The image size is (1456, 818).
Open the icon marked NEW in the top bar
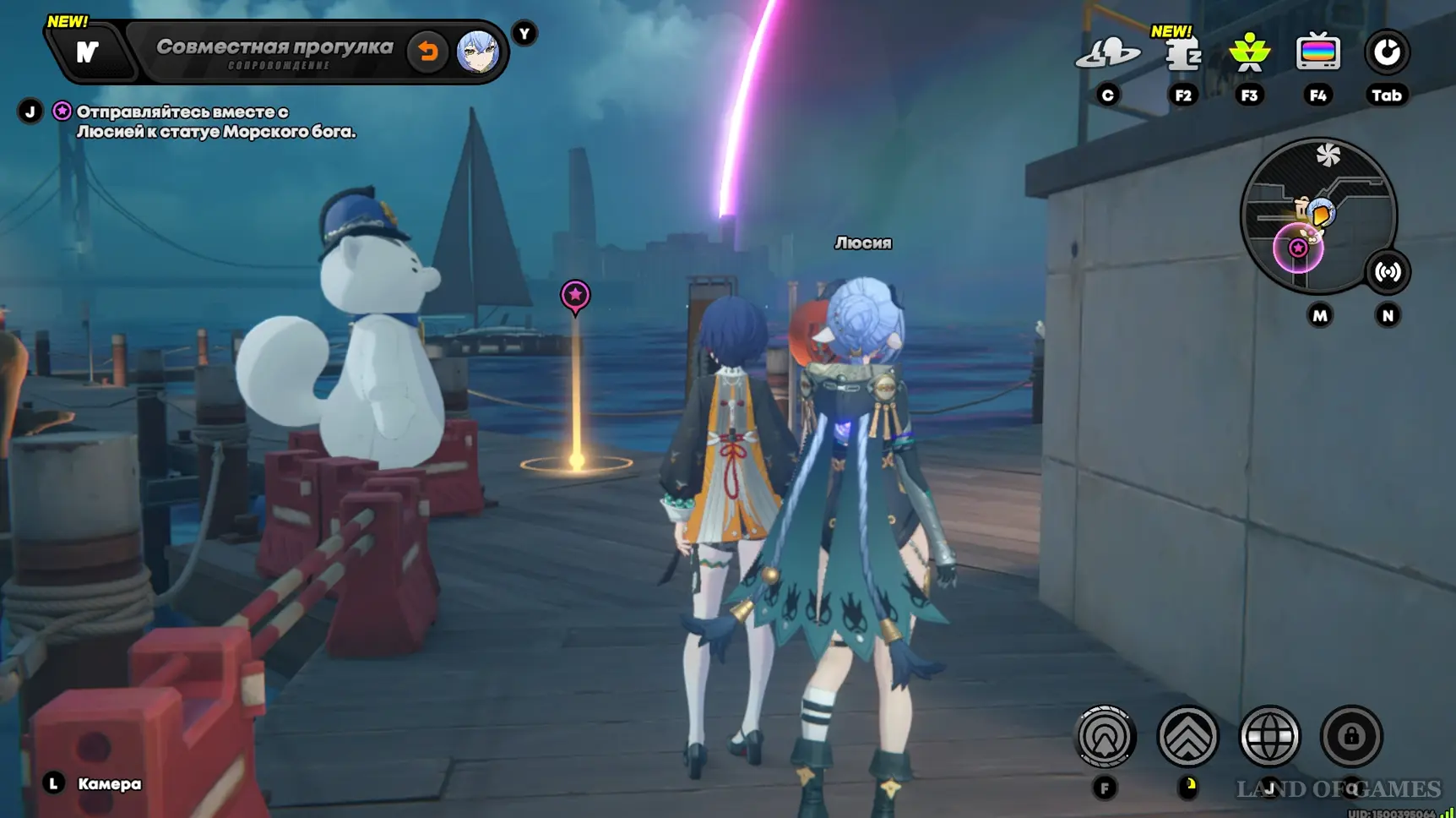pos(1182,53)
